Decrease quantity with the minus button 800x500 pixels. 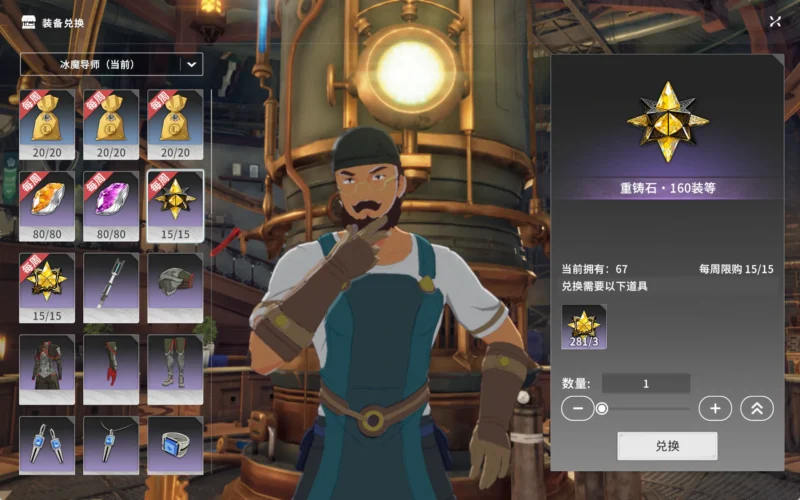click(x=578, y=408)
